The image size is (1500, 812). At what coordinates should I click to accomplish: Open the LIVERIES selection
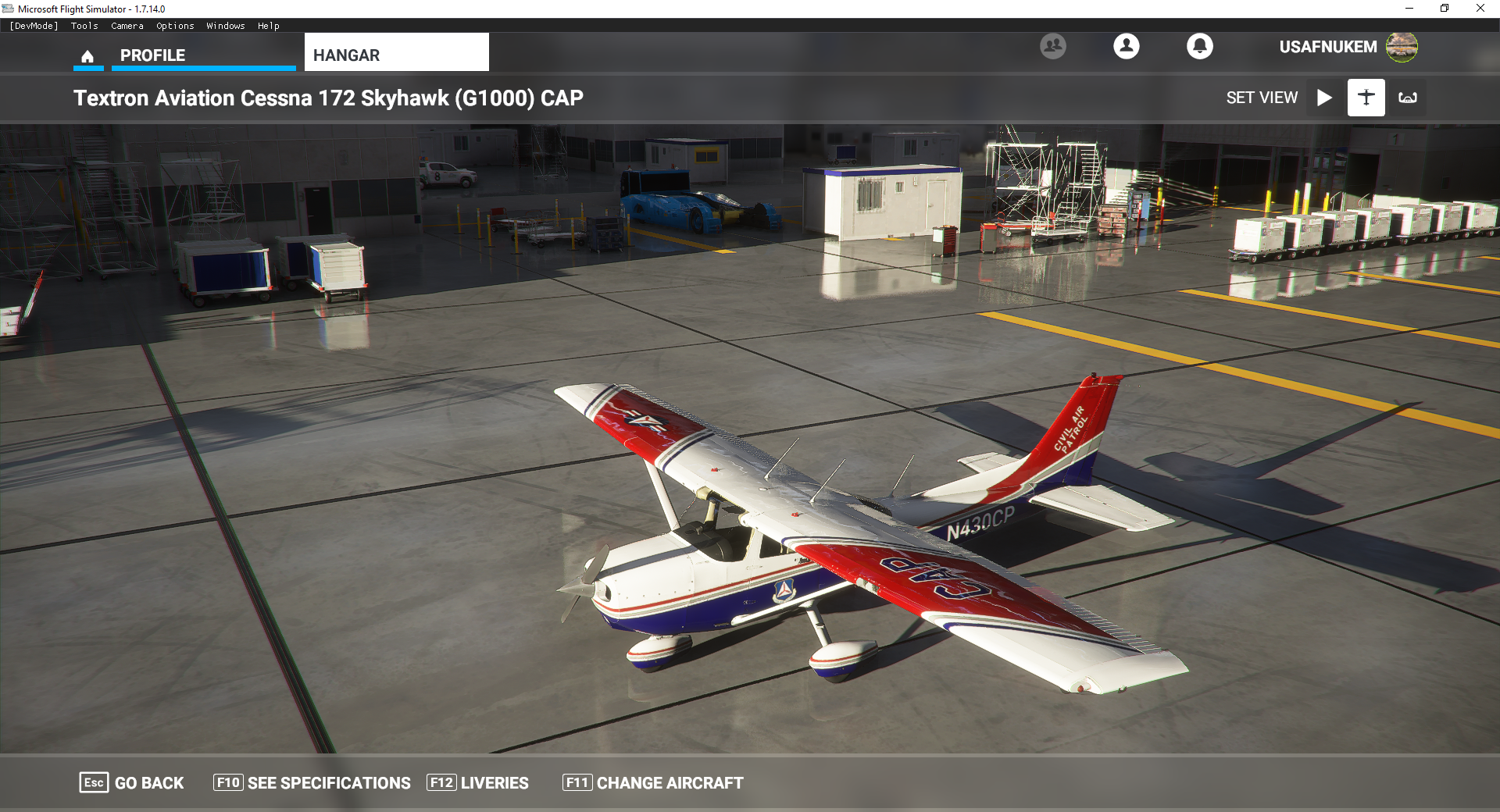pyautogui.click(x=477, y=782)
